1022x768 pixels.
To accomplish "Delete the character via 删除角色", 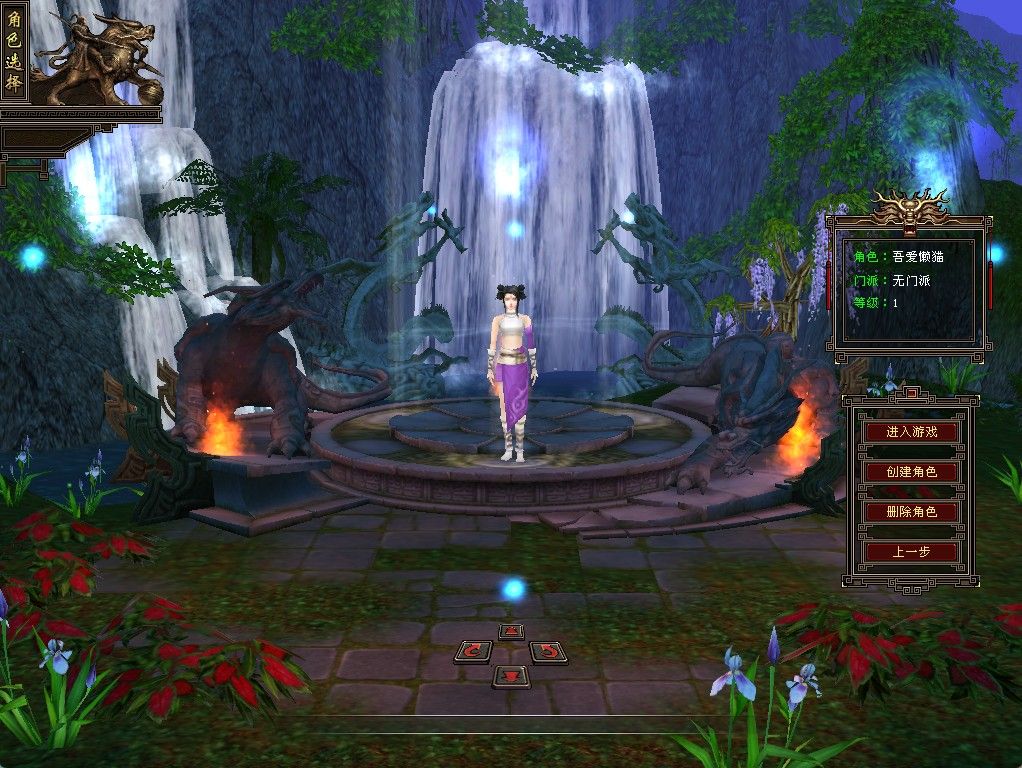I will click(911, 512).
